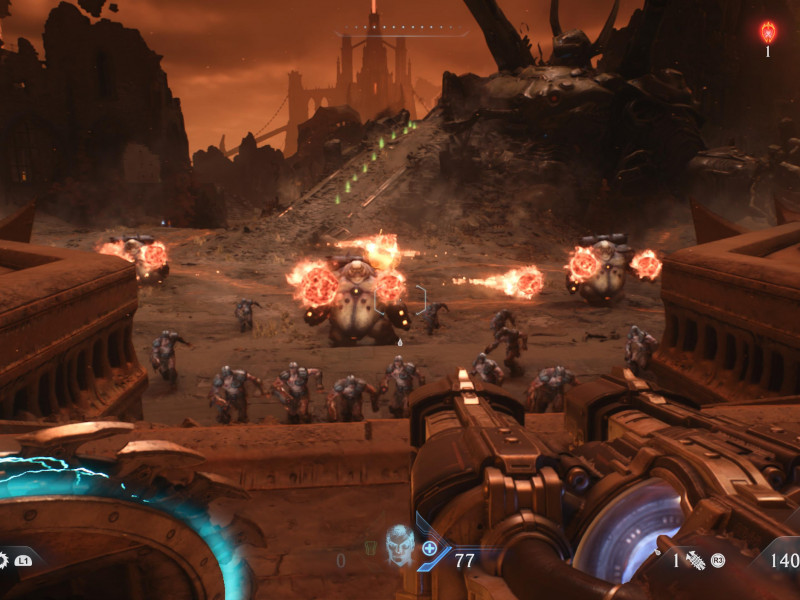The image size is (800, 600).
Task: Click the Doom Slayer helmet portrait
Action: point(399,544)
